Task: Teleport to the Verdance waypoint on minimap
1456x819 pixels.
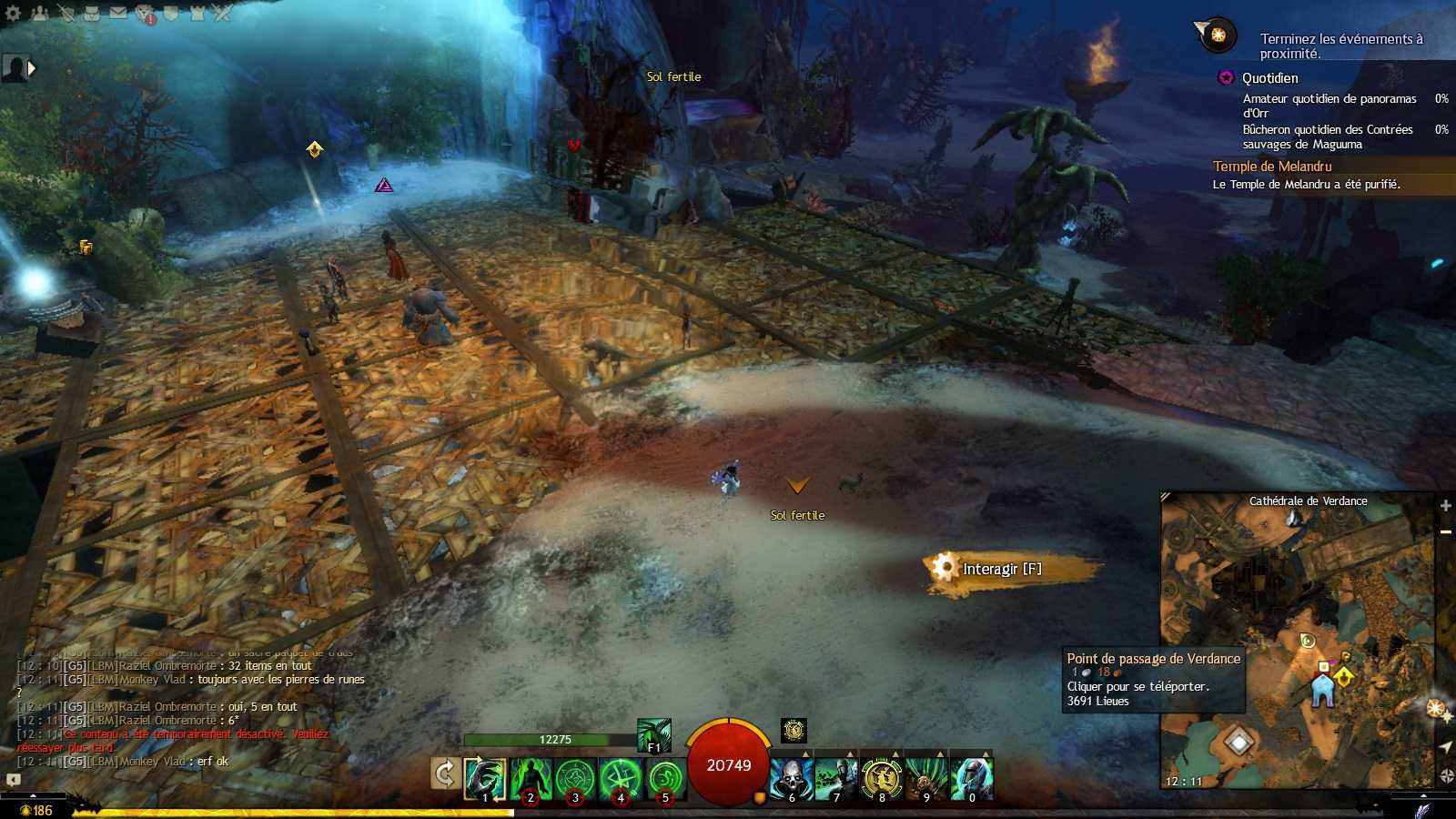Action: click(1322, 689)
